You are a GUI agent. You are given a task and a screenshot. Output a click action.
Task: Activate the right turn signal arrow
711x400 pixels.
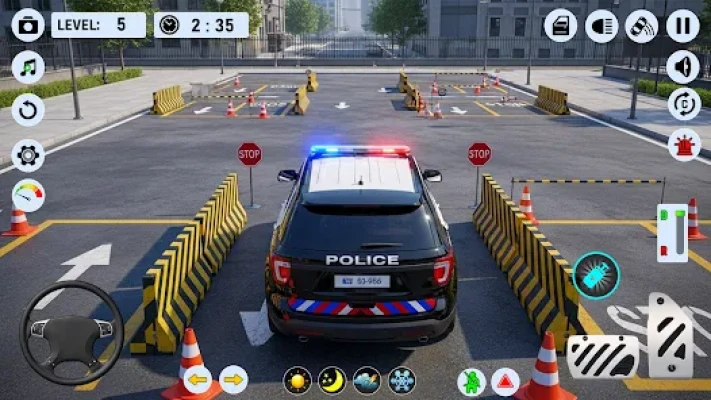[233, 380]
